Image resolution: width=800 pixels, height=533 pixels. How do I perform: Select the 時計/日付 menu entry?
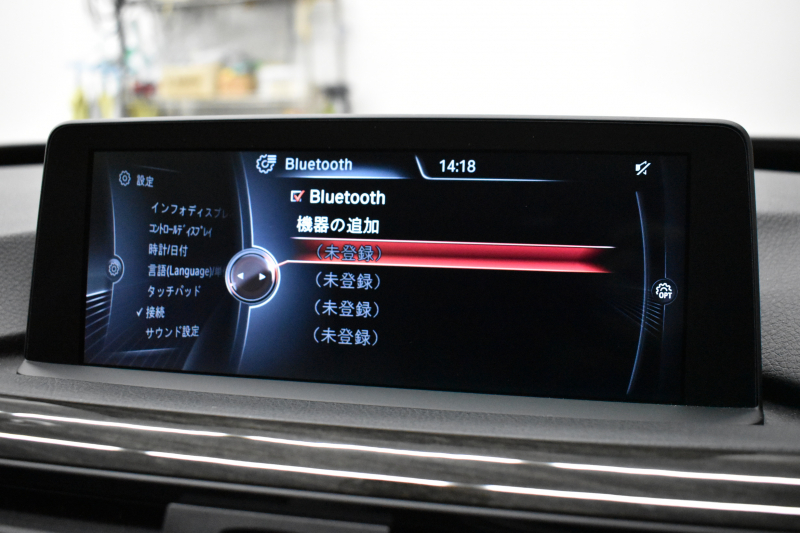click(x=167, y=250)
